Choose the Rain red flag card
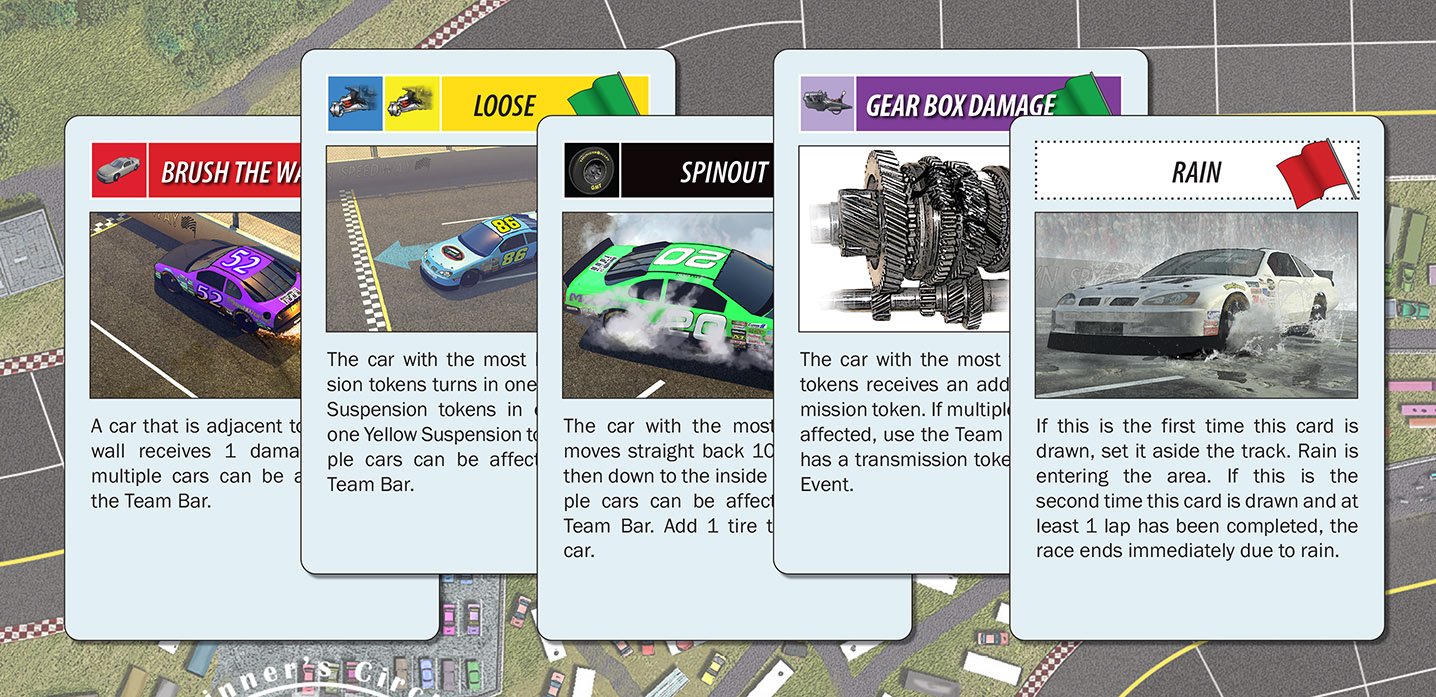The image size is (1436, 697). 1196,400
